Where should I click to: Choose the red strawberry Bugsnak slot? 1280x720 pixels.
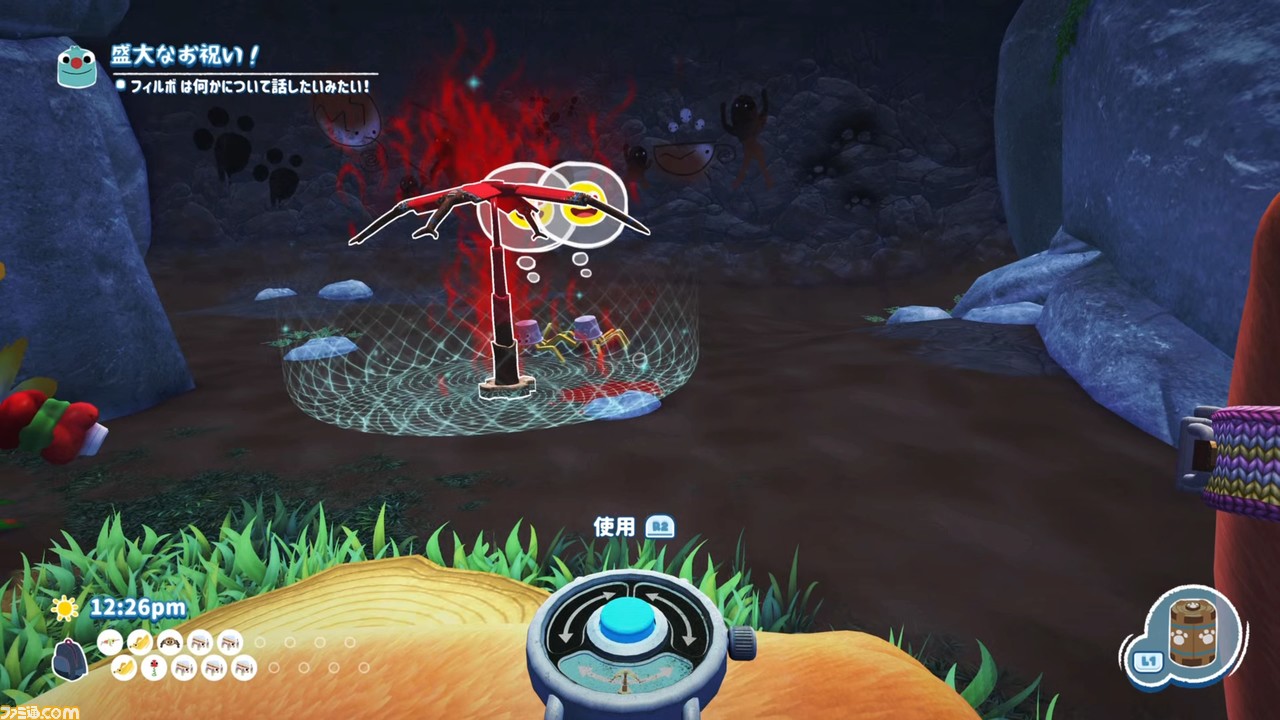(x=153, y=668)
